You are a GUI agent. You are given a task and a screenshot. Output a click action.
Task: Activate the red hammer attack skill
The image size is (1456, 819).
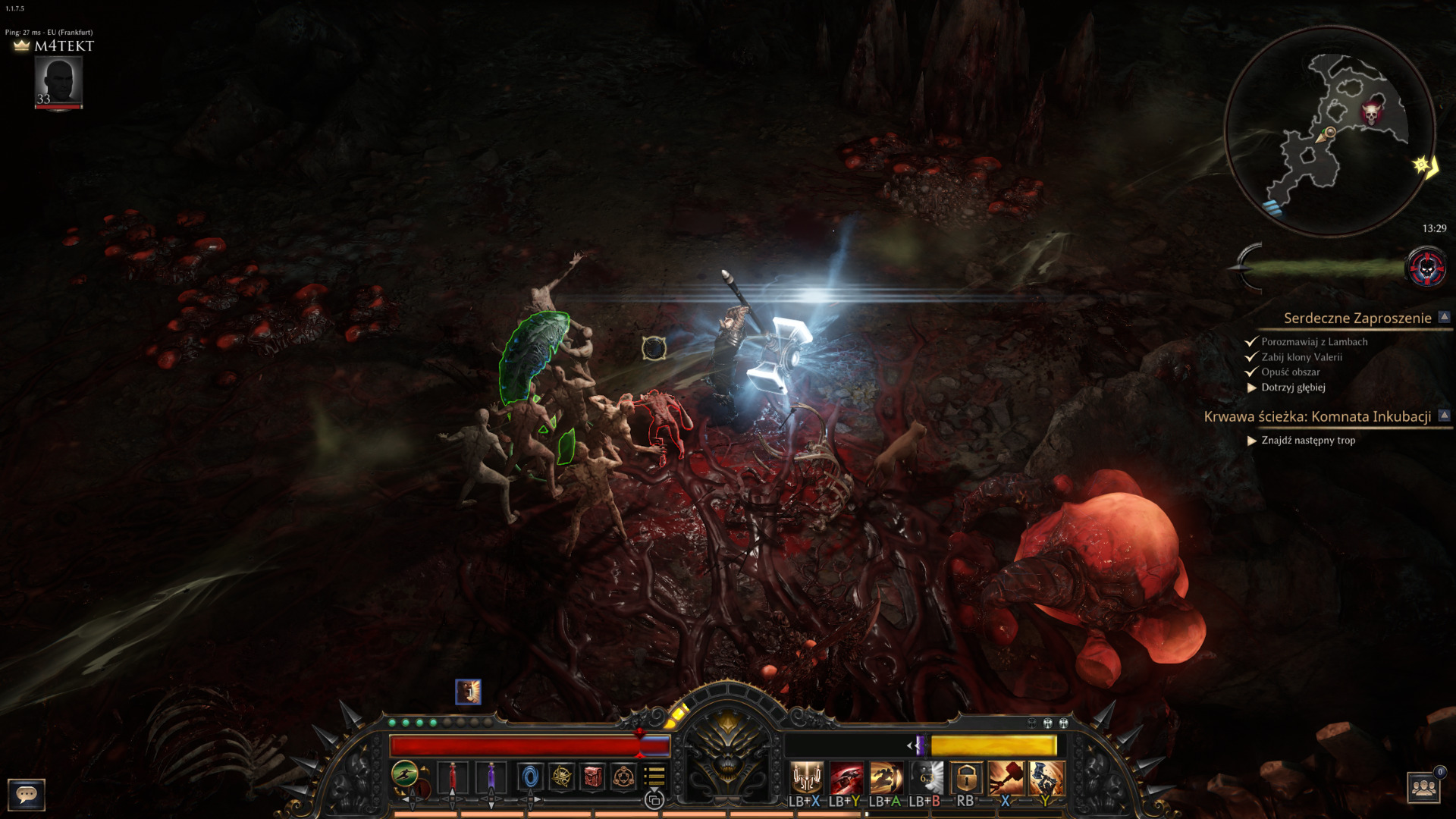[1006, 777]
